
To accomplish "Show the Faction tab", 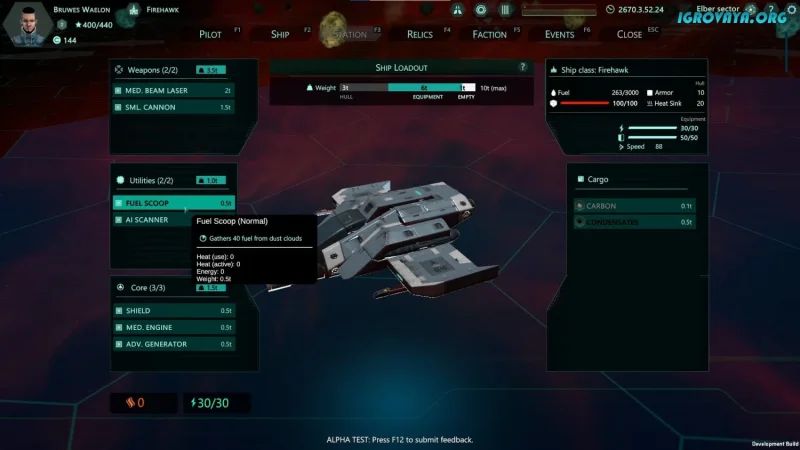I will click(490, 34).
